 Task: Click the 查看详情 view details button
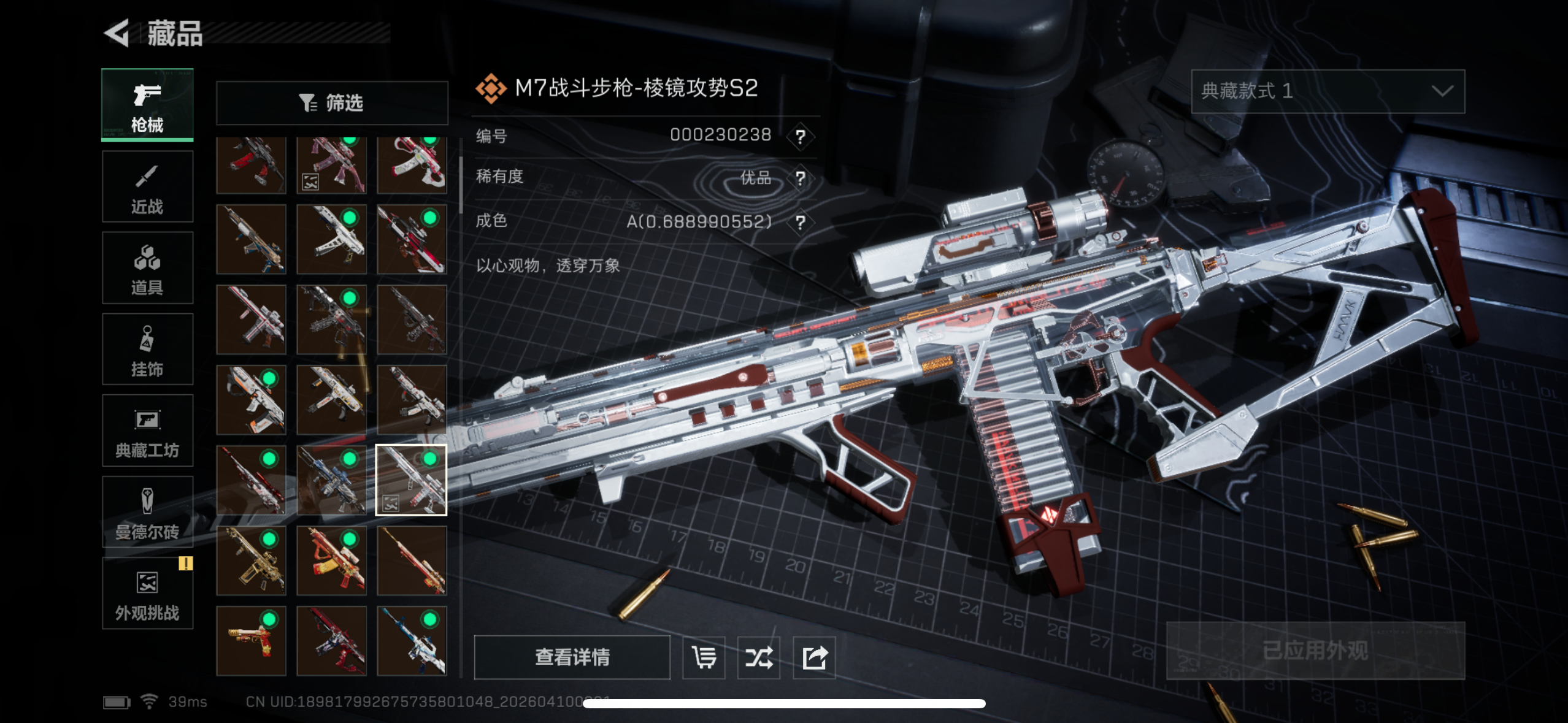tap(572, 657)
